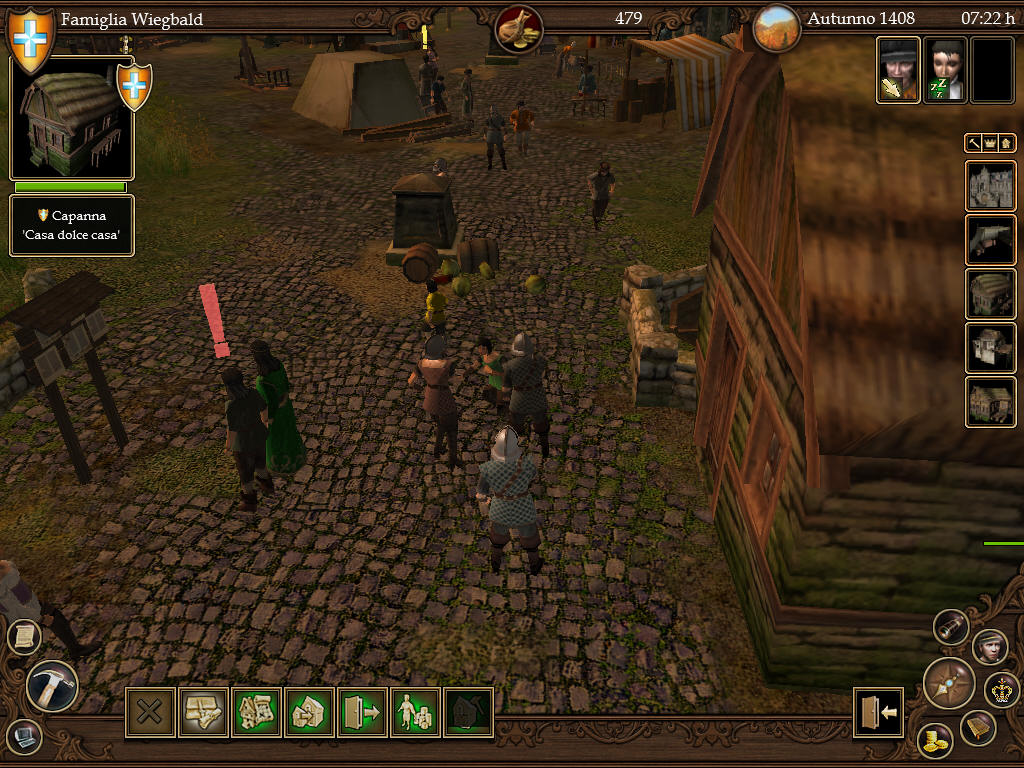This screenshot has width=1024, height=768.
Task: Click the season indicator medallion
Action: (x=777, y=28)
